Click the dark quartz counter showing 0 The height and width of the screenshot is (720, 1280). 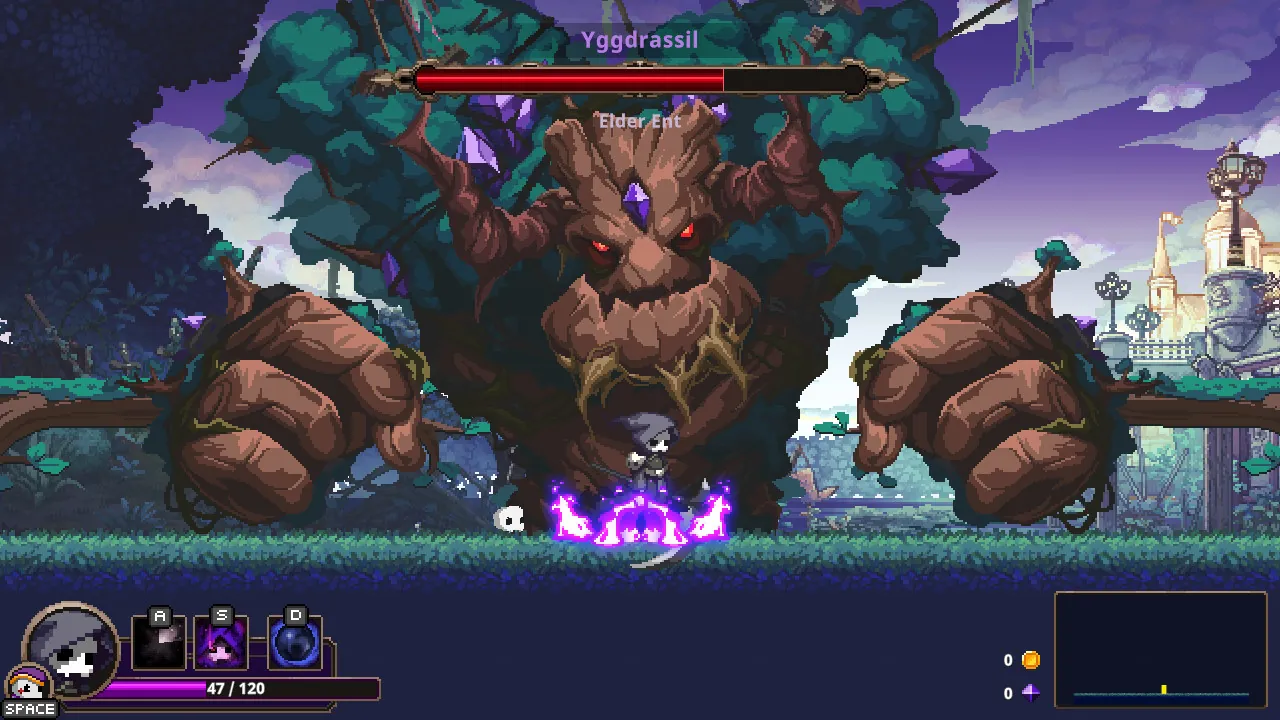coord(1008,691)
